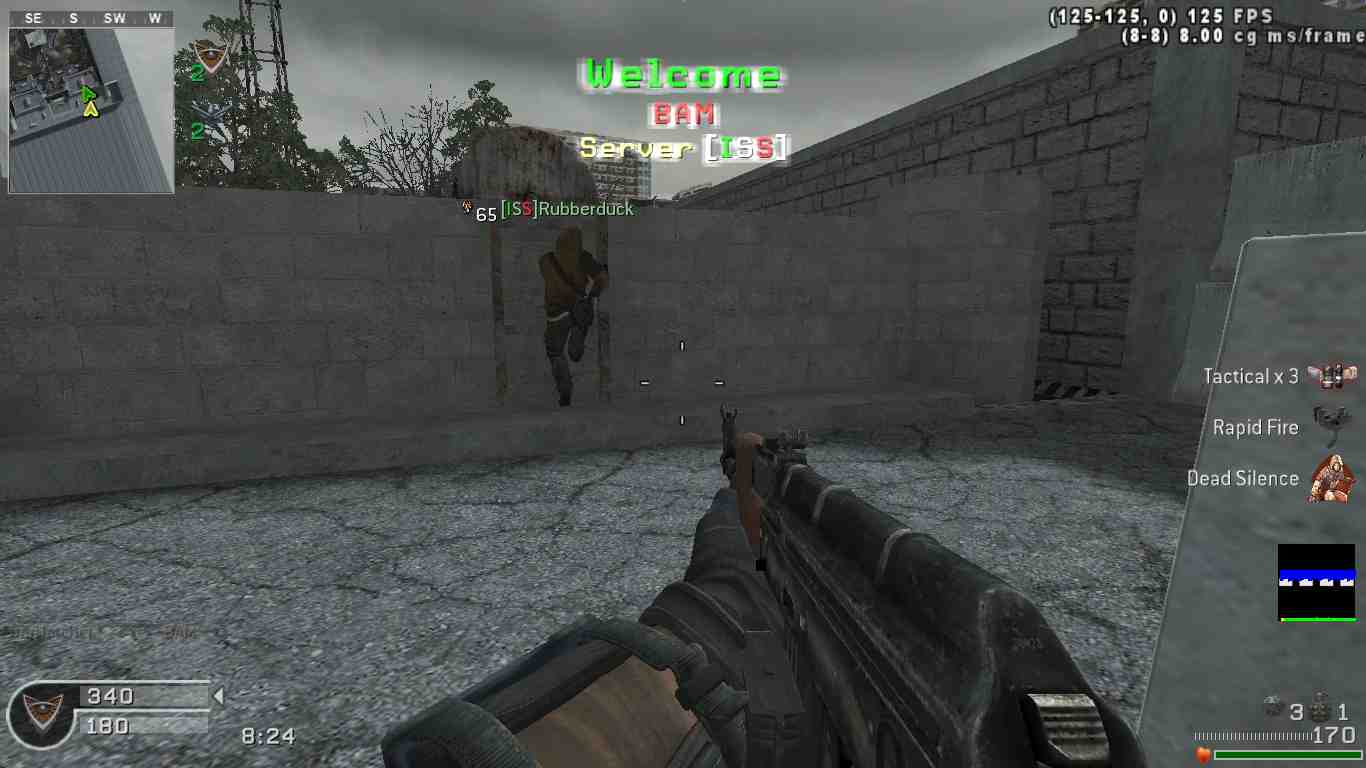Click the Rapid Fire perk icon
The image size is (1366, 768).
pyautogui.click(x=1331, y=427)
